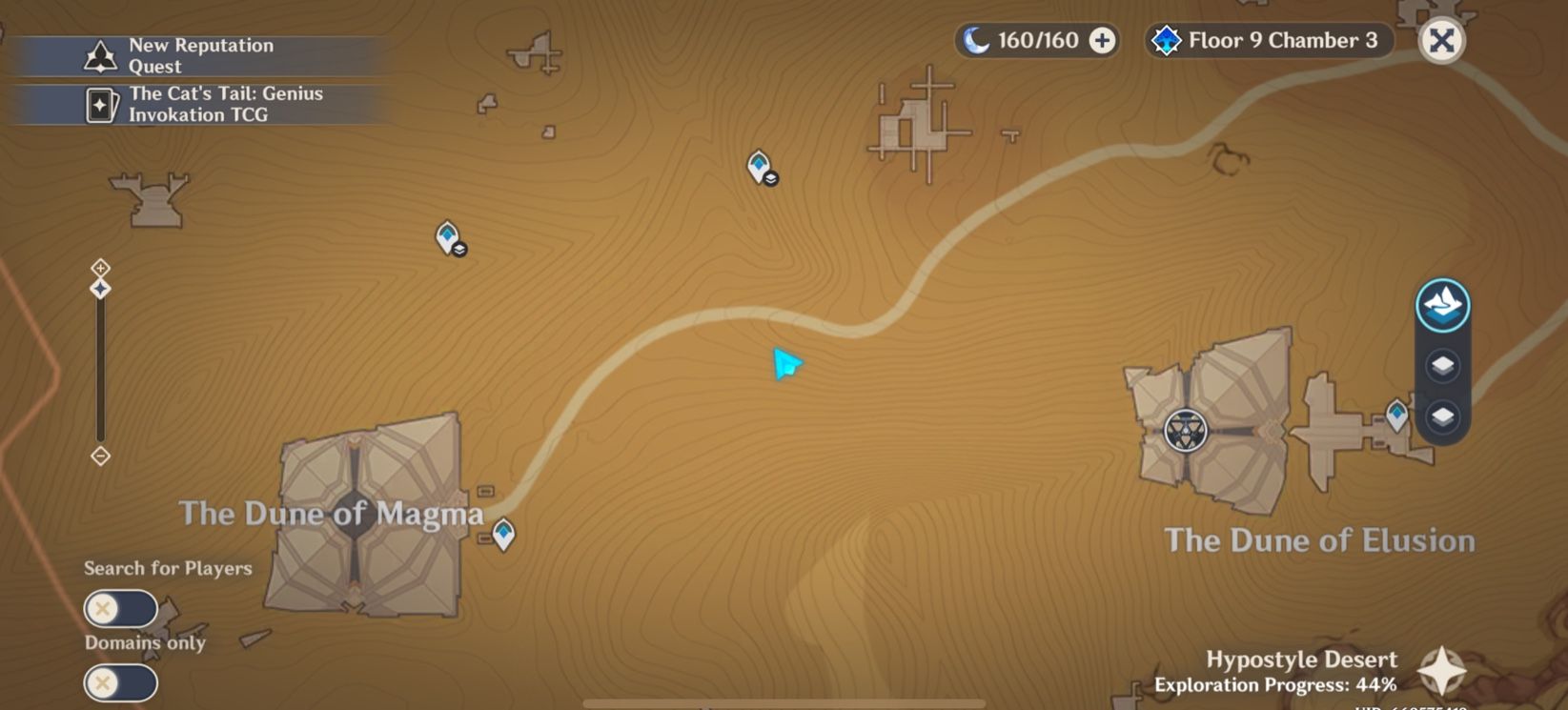
Task: Click the Dune of Elusion area label
Action: (x=1319, y=540)
